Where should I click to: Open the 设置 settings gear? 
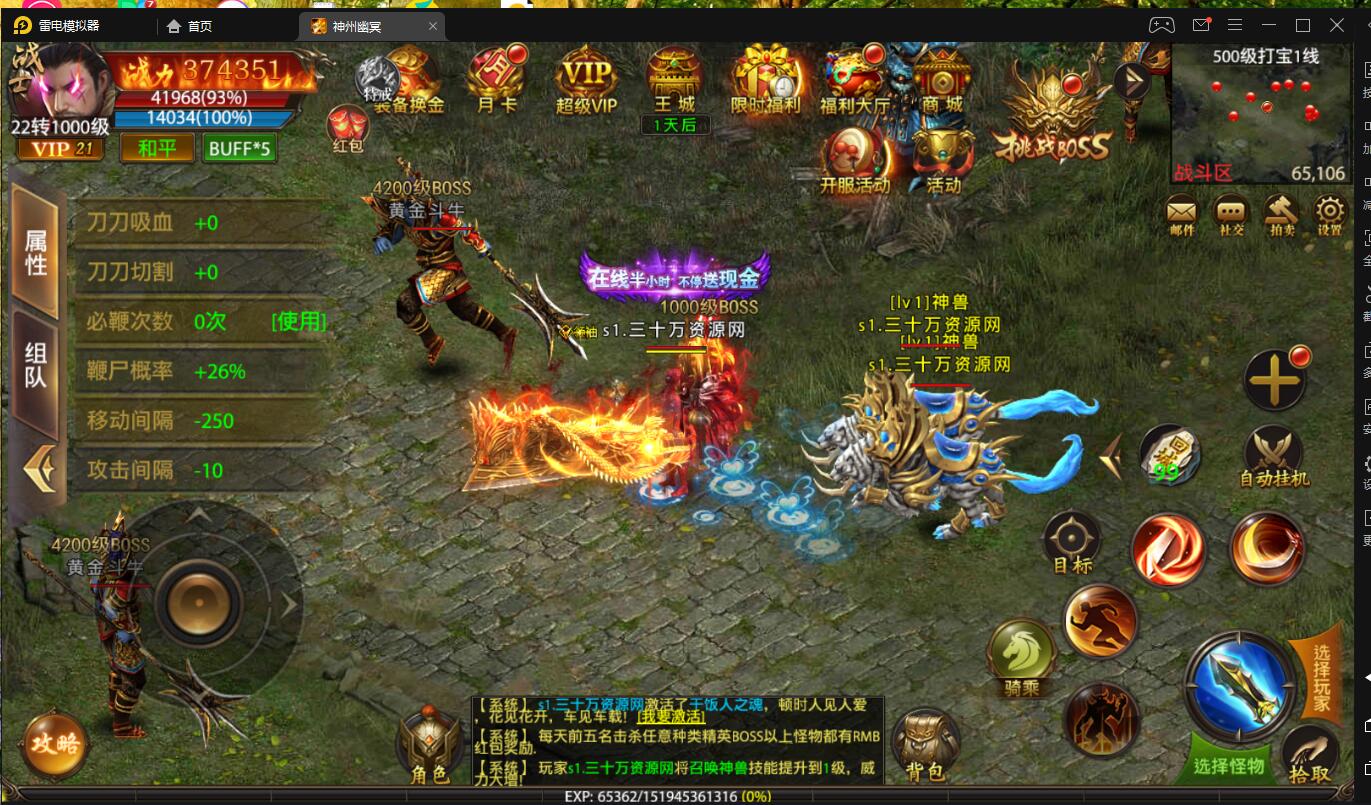1329,214
